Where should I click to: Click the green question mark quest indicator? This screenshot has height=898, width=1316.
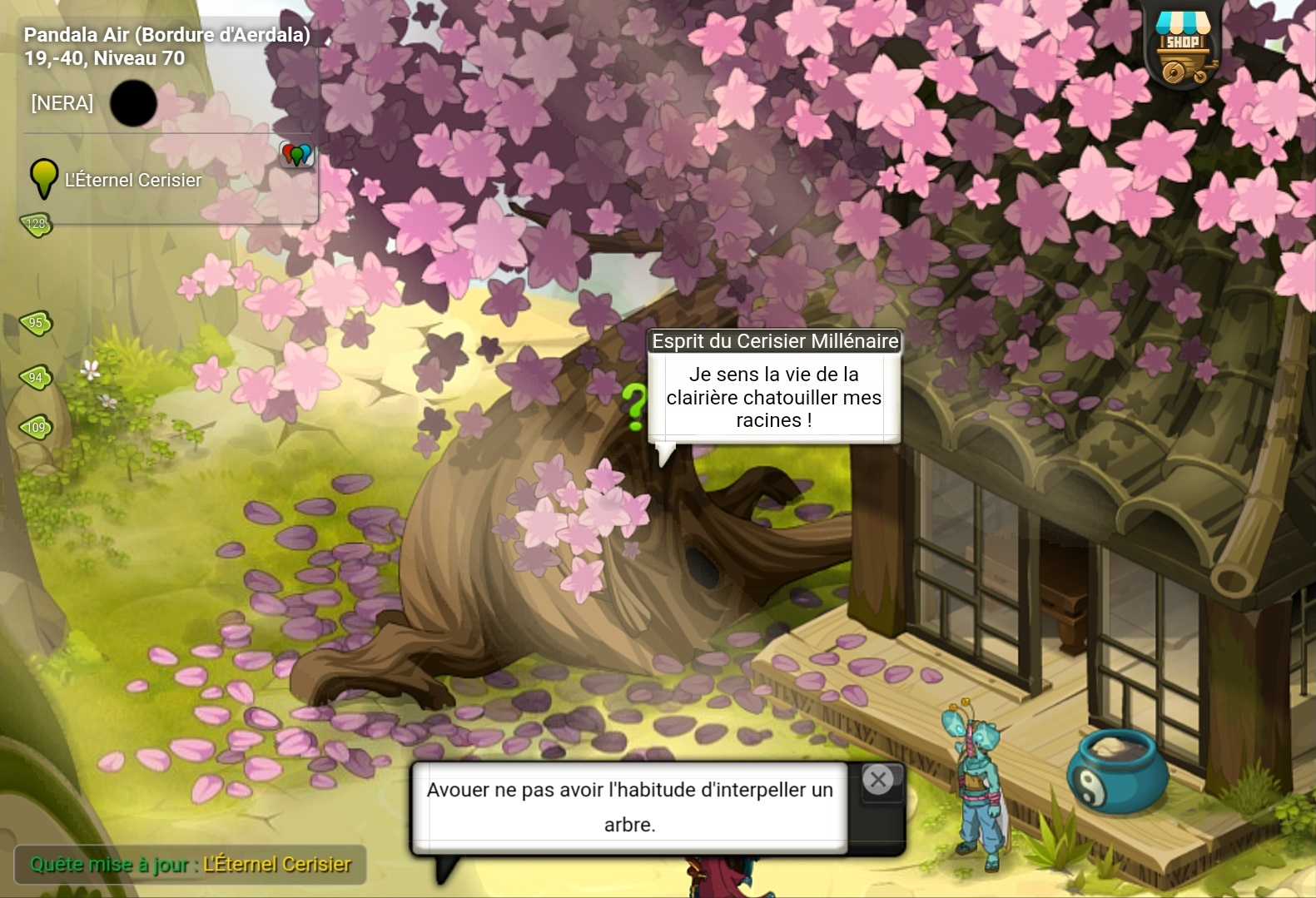(634, 407)
